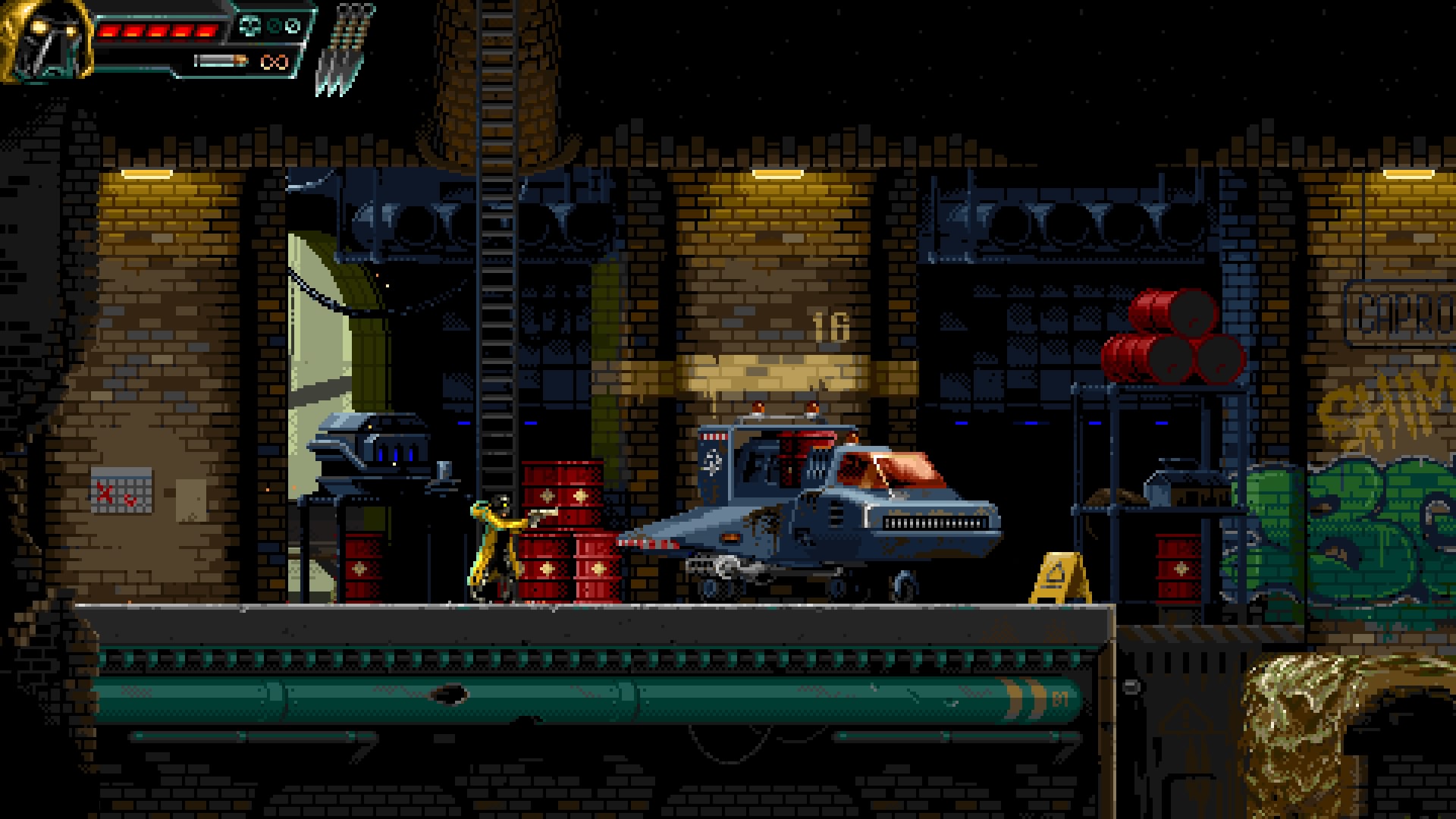Select the skull kill-counter icon in HUD

[250, 27]
